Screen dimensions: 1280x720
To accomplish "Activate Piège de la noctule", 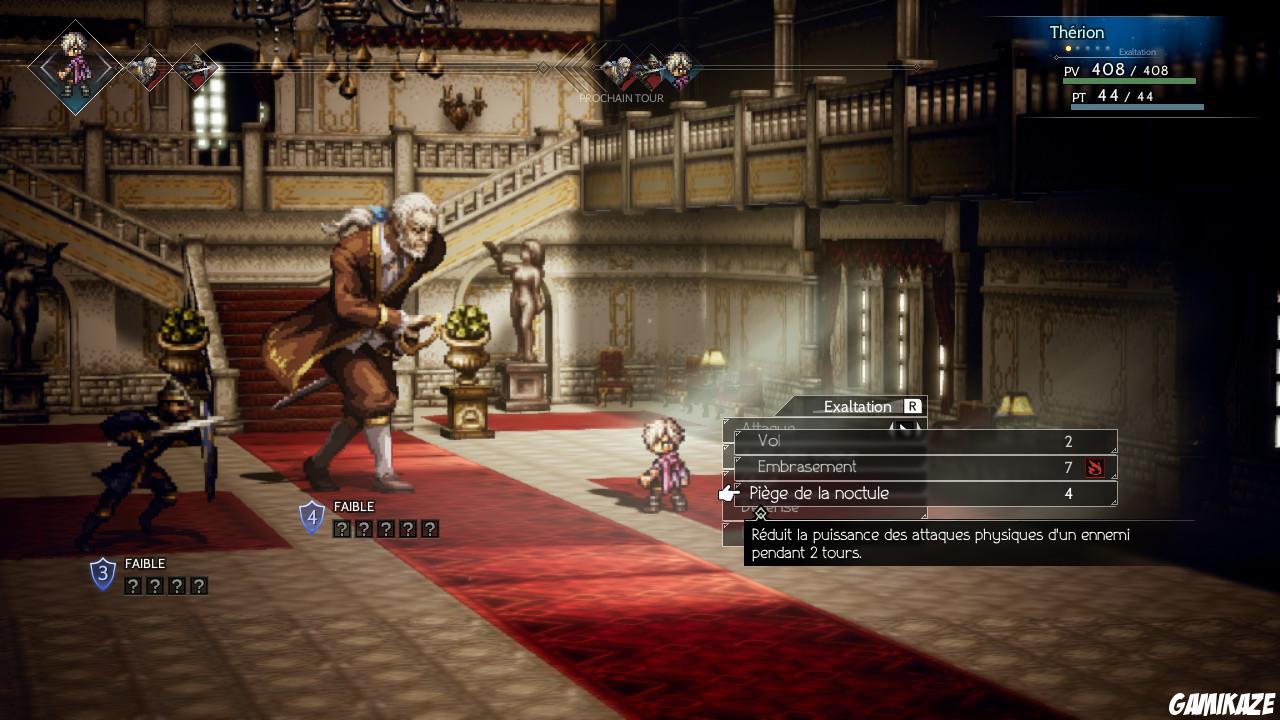I will click(820, 493).
